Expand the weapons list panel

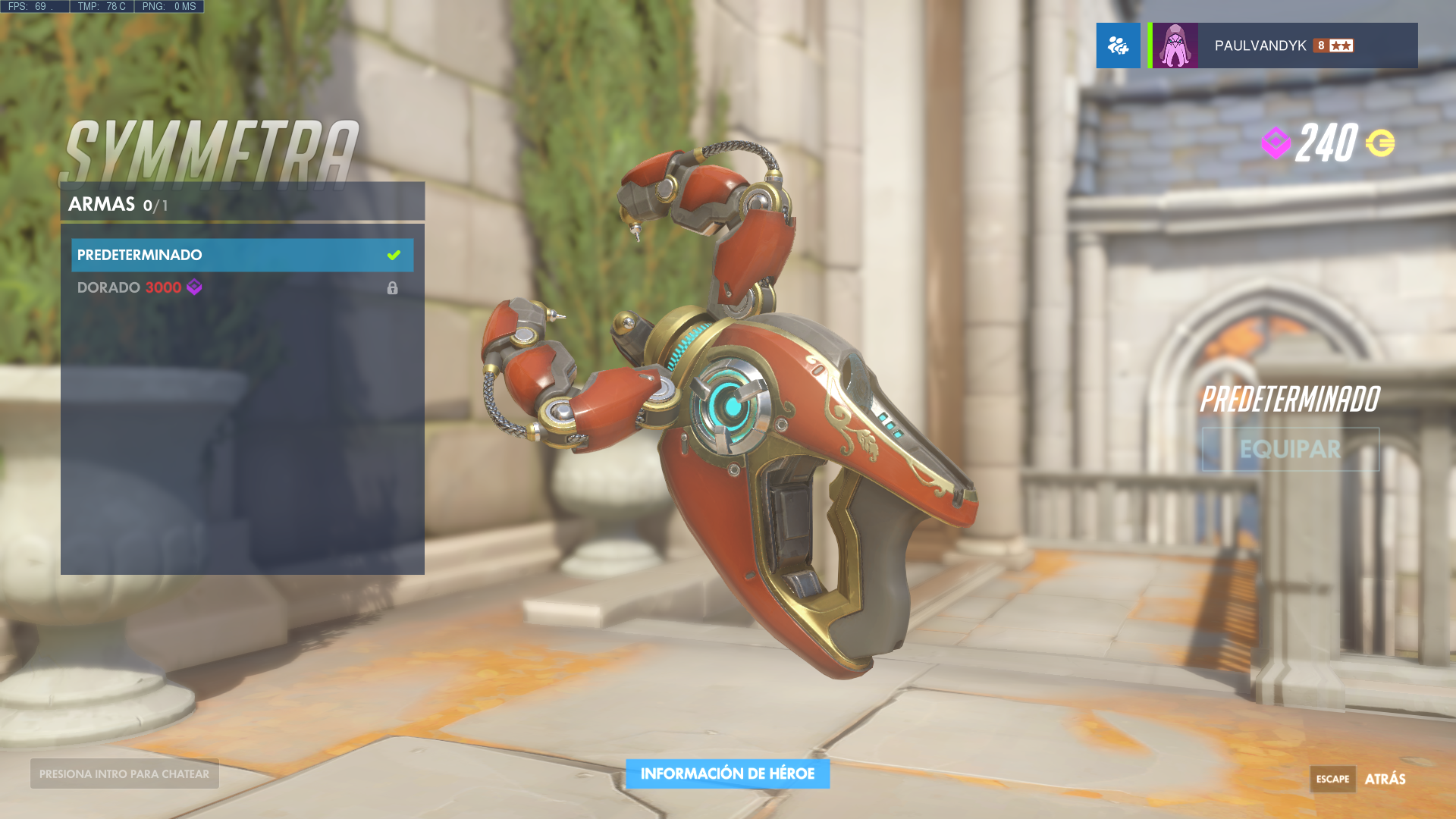[241, 379]
